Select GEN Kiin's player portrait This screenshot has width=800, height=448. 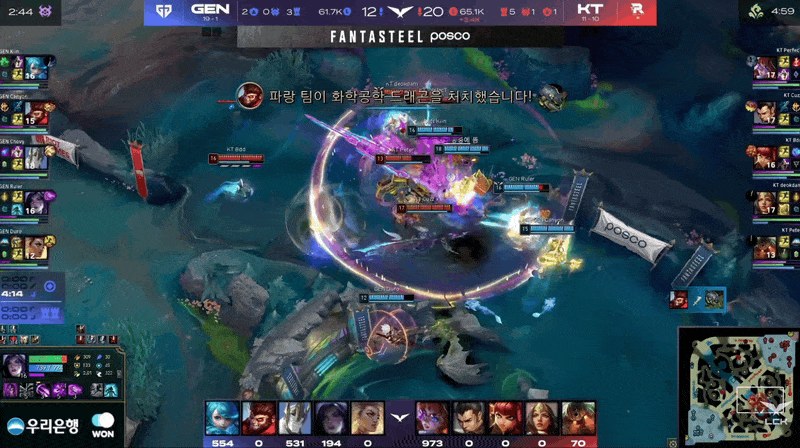(37, 68)
